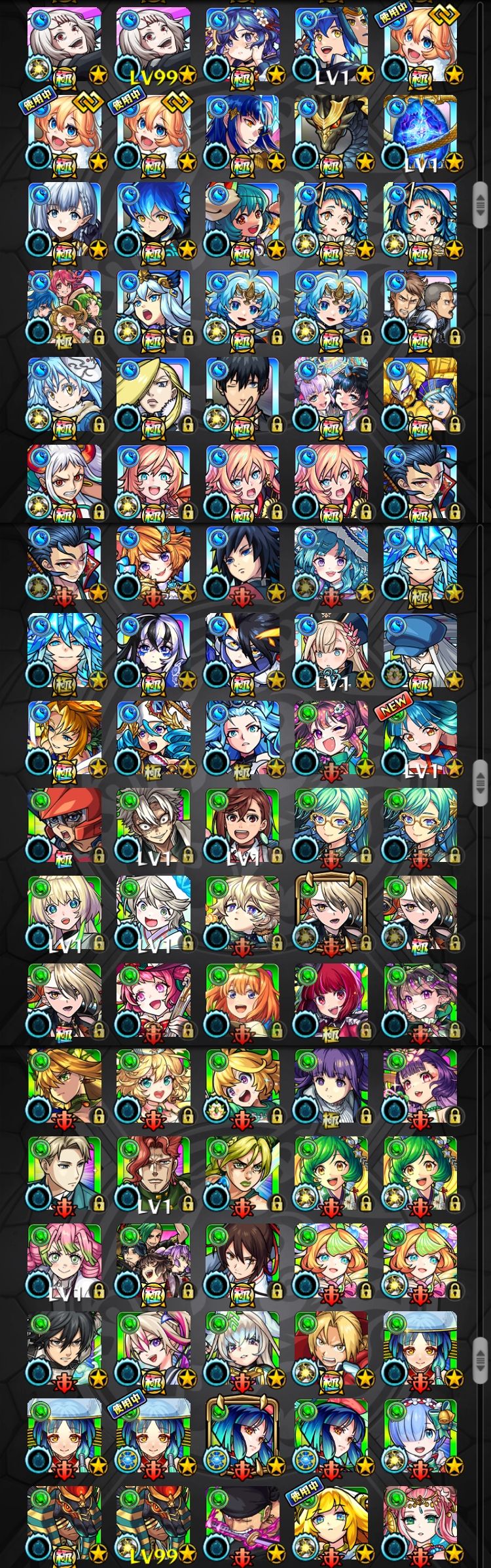Screen dimensions: 491x1568
Task: Choose the green-bandana swordsman with the pink sword
Action: [x=242, y=1523]
